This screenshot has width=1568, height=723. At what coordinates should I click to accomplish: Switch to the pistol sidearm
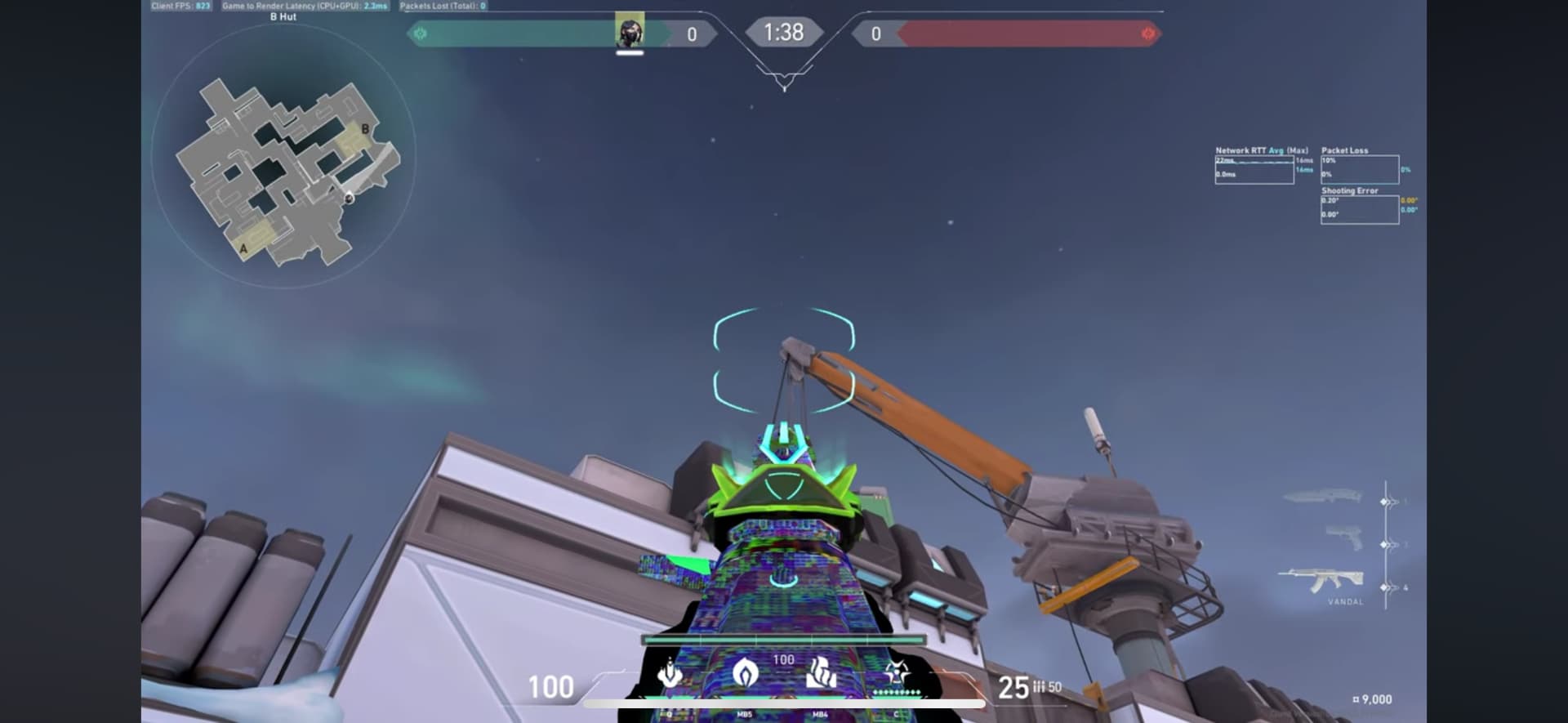(1343, 538)
